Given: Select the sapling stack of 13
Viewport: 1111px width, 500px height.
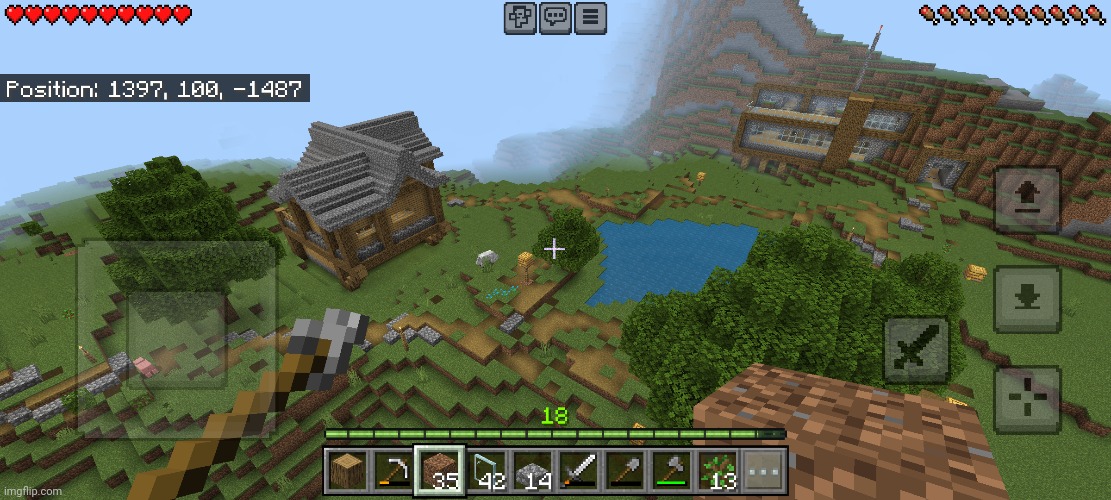Looking at the screenshot, I should (718, 471).
